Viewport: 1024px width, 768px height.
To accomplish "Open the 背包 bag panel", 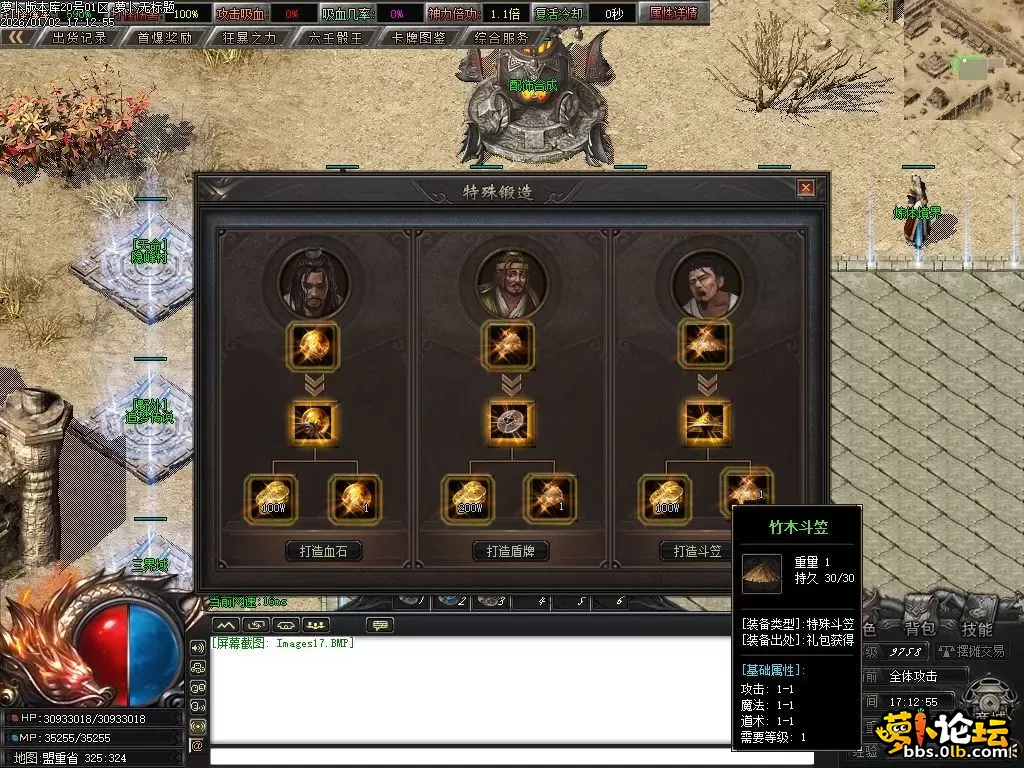I will (x=920, y=629).
